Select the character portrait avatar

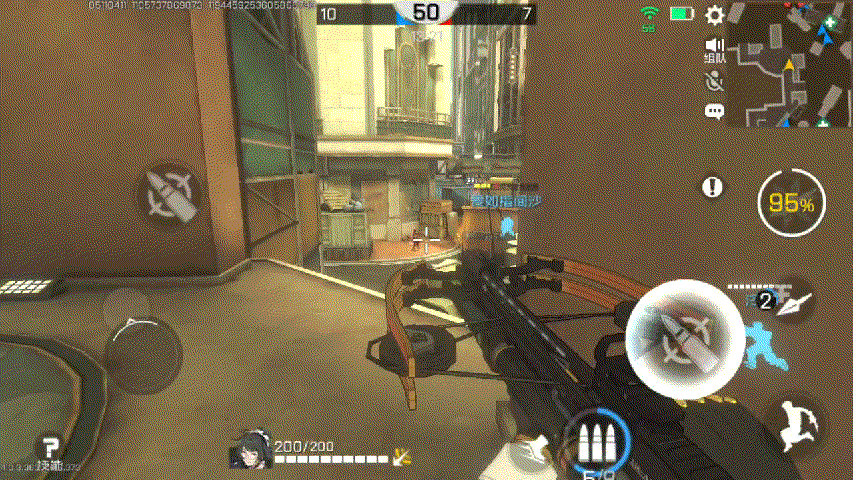250,451
